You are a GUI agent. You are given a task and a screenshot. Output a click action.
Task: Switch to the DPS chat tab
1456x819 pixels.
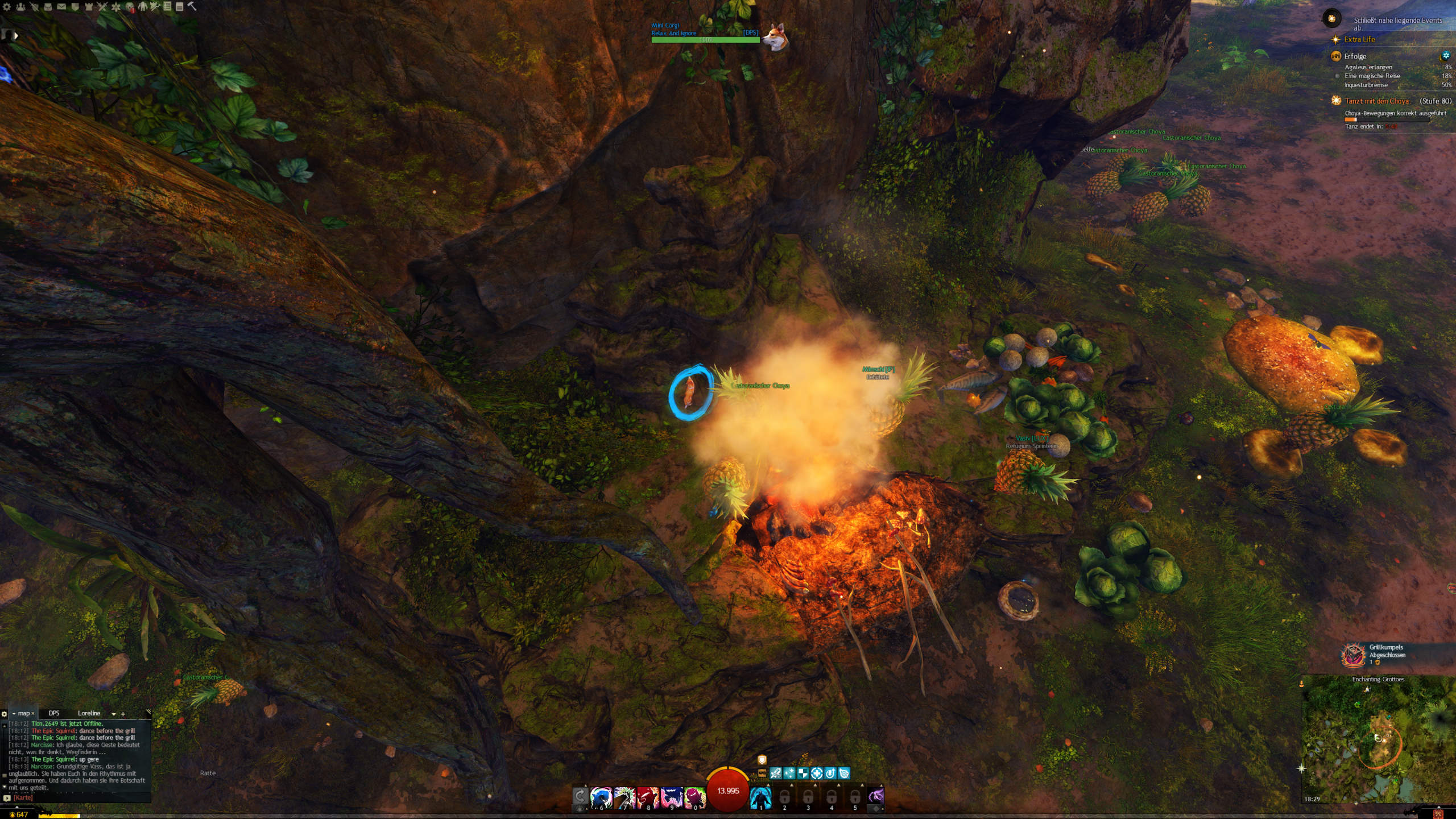click(x=54, y=713)
